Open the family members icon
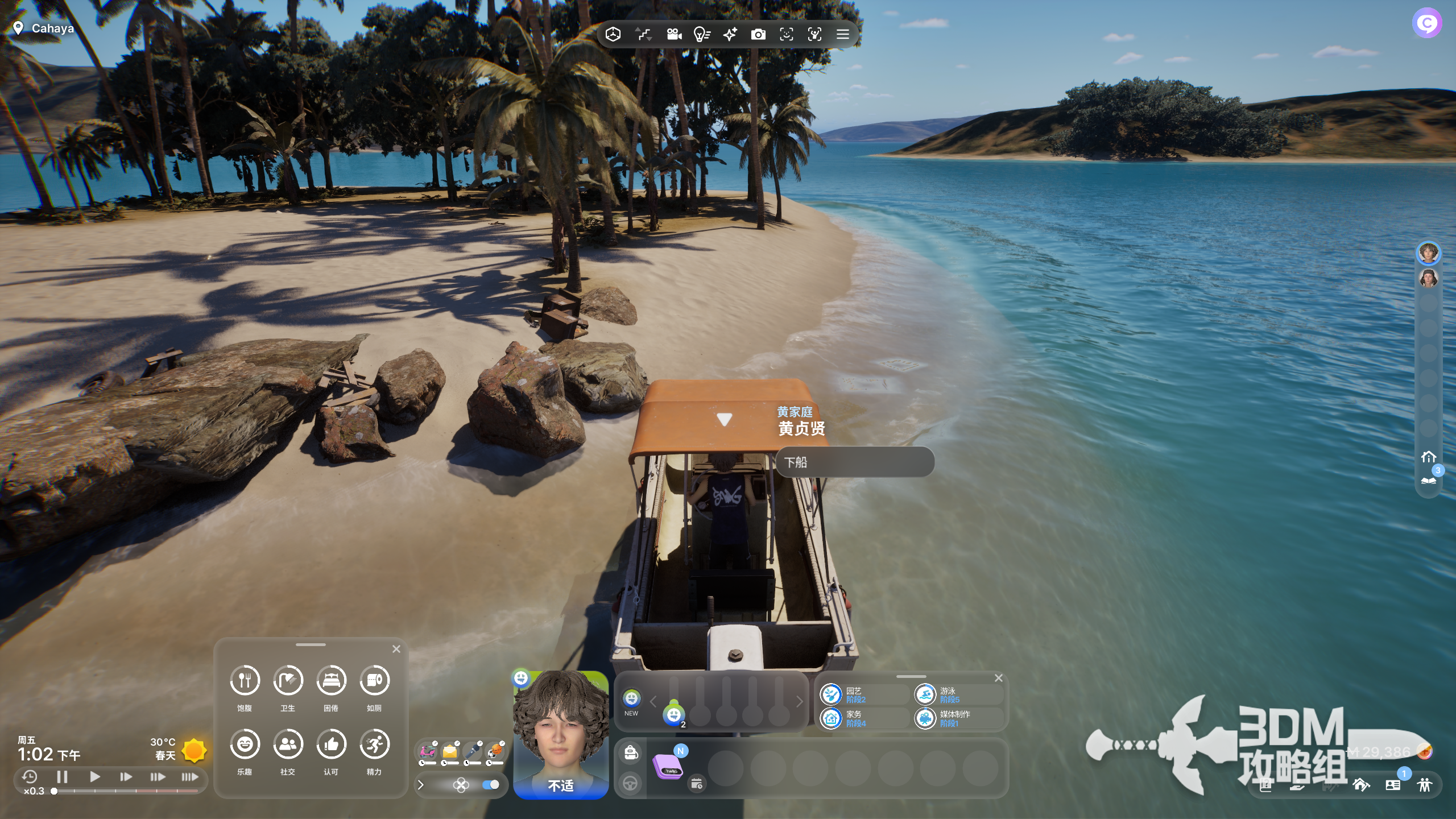This screenshot has width=1456, height=819. (x=1425, y=785)
